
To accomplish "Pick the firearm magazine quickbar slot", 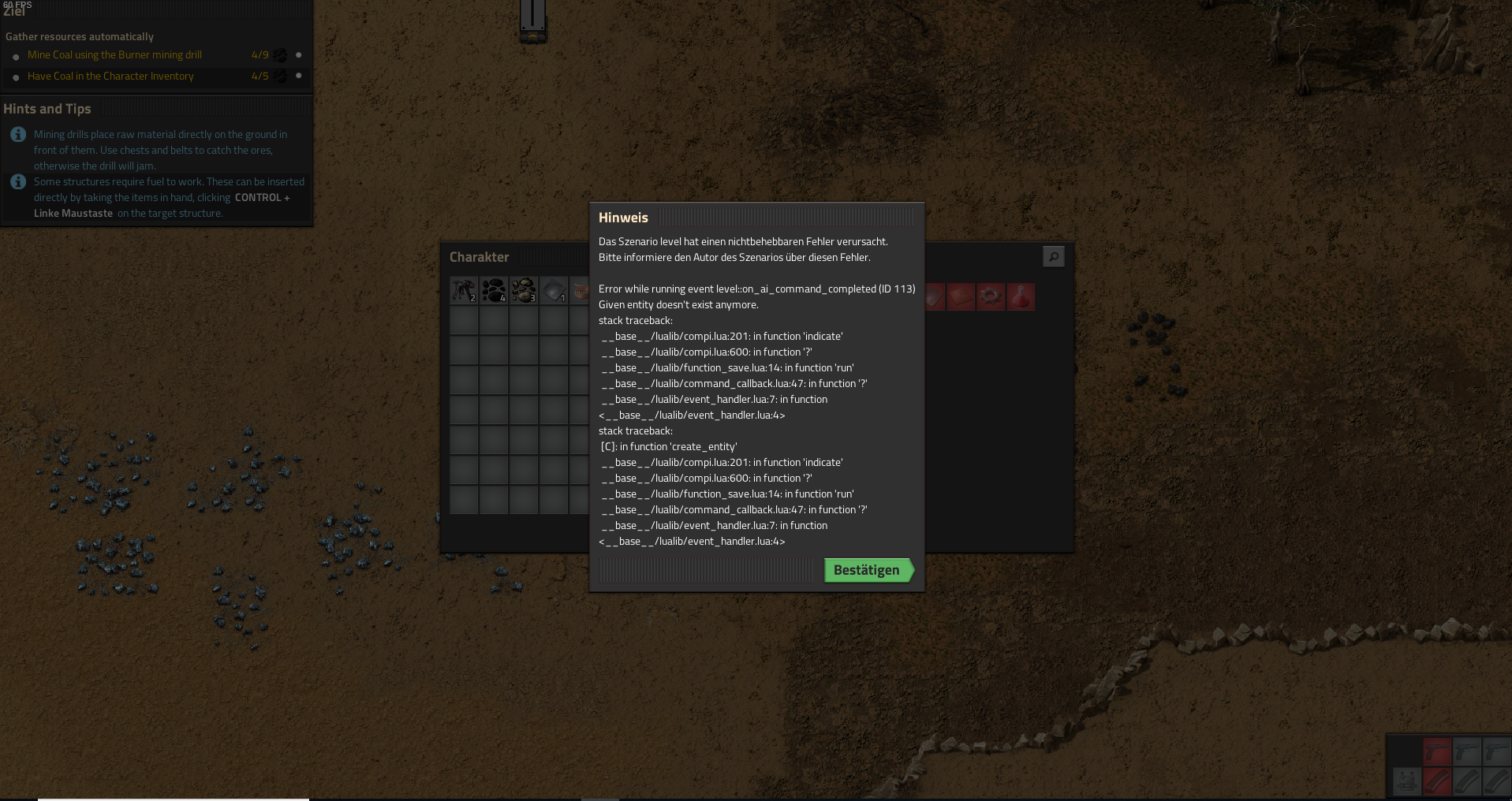I will tap(1437, 781).
